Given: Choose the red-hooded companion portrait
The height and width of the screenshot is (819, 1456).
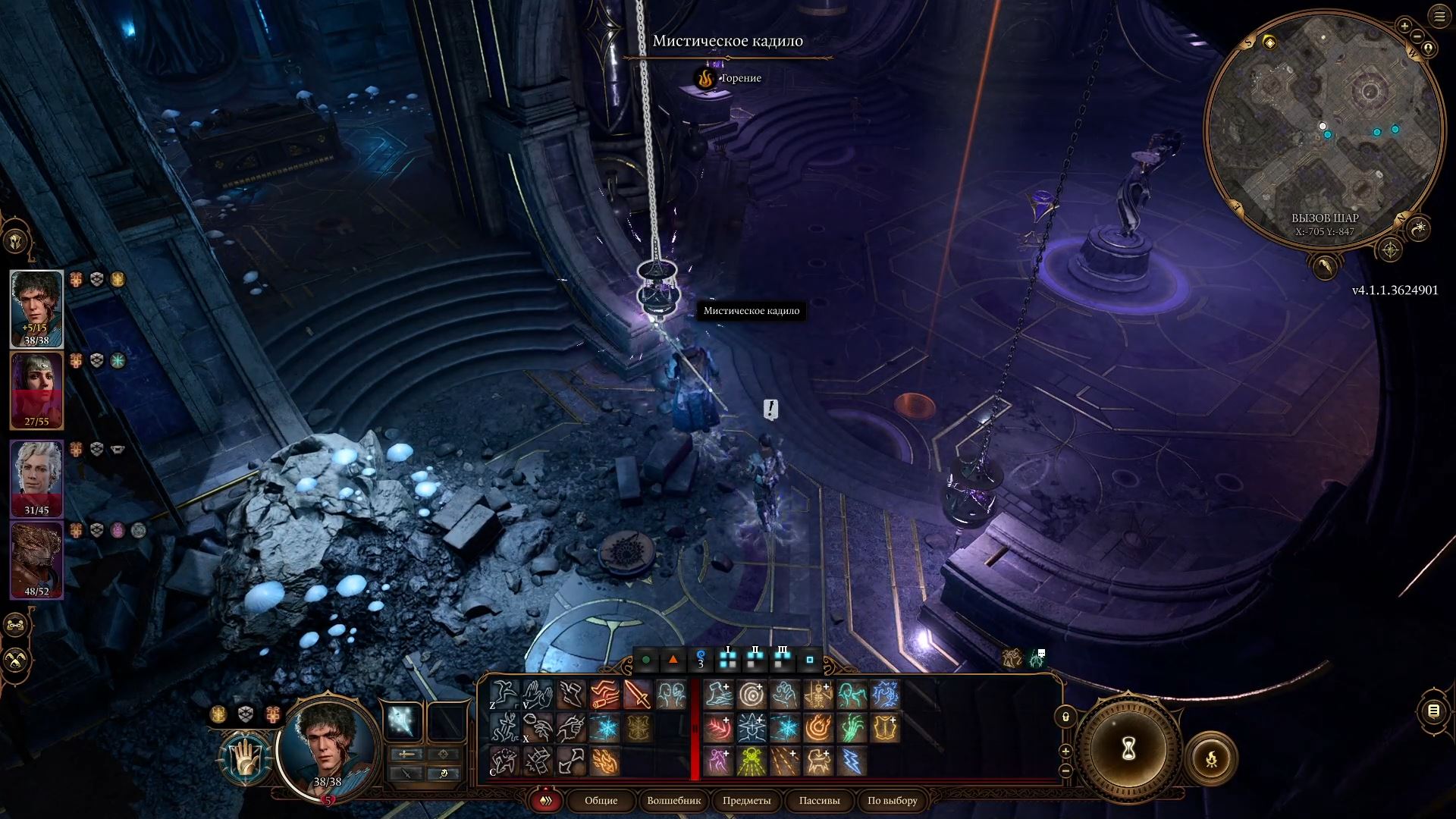Looking at the screenshot, I should pyautogui.click(x=36, y=390).
